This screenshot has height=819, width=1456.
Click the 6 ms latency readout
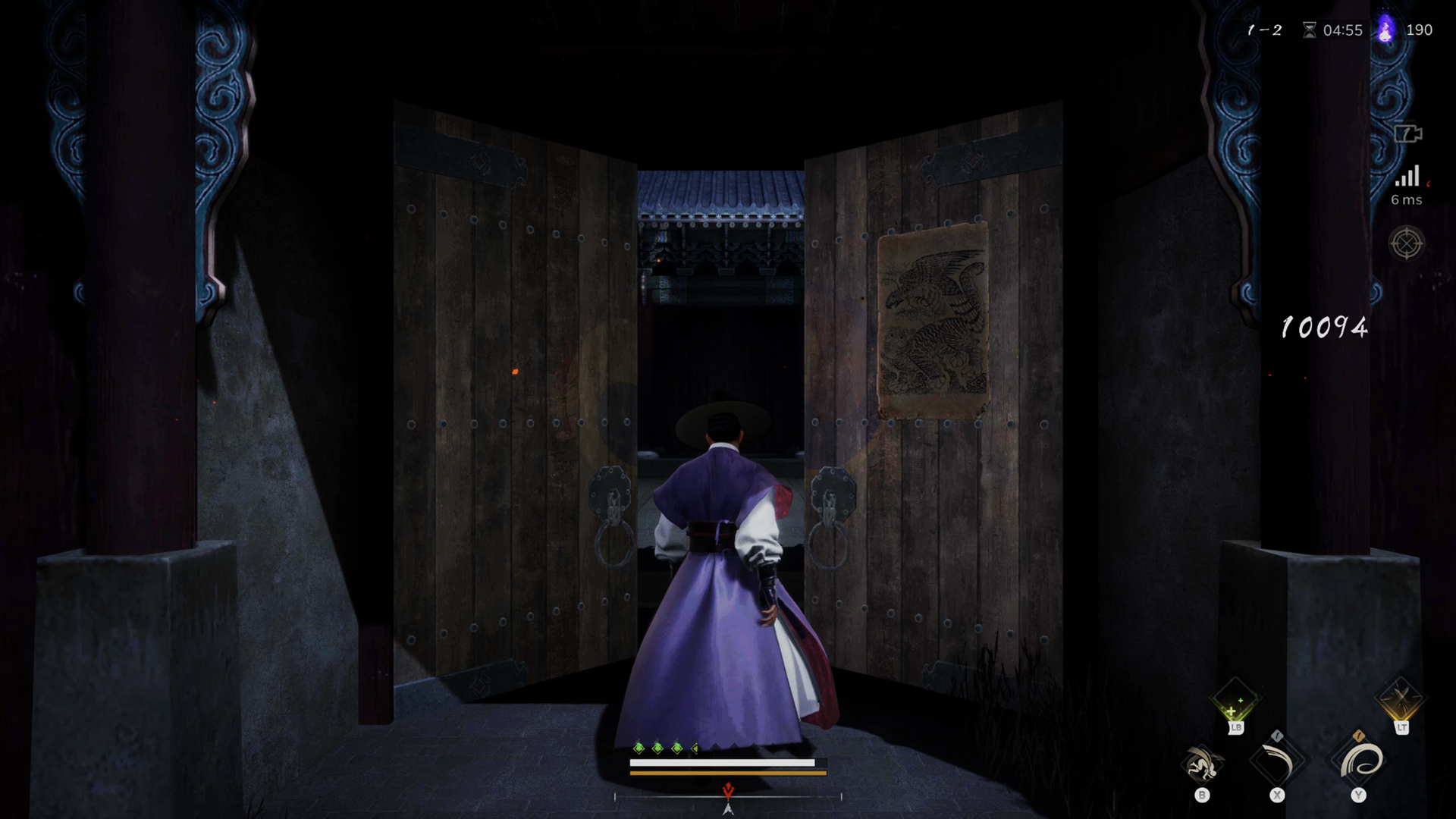[x=1405, y=201]
